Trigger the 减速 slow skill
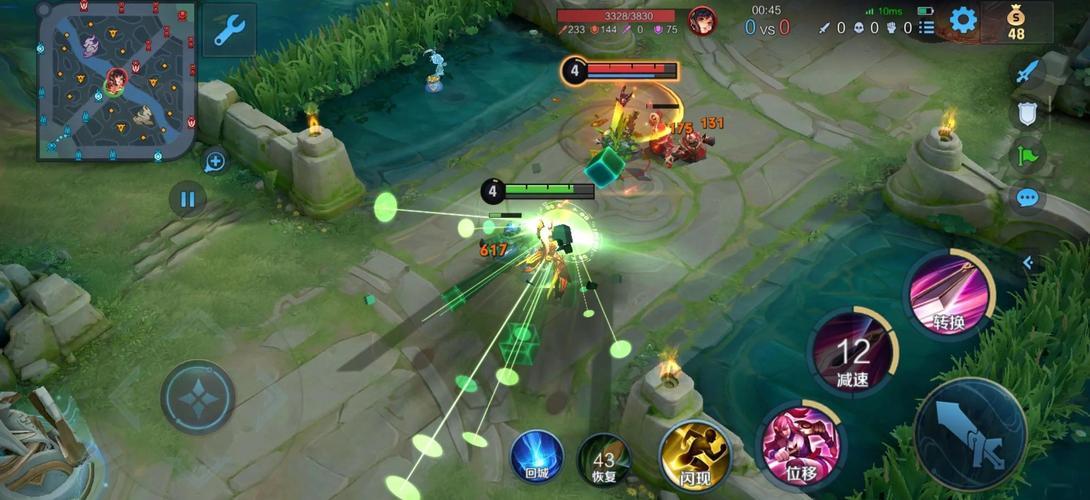Screen dimensions: 1090x500 click(853, 352)
